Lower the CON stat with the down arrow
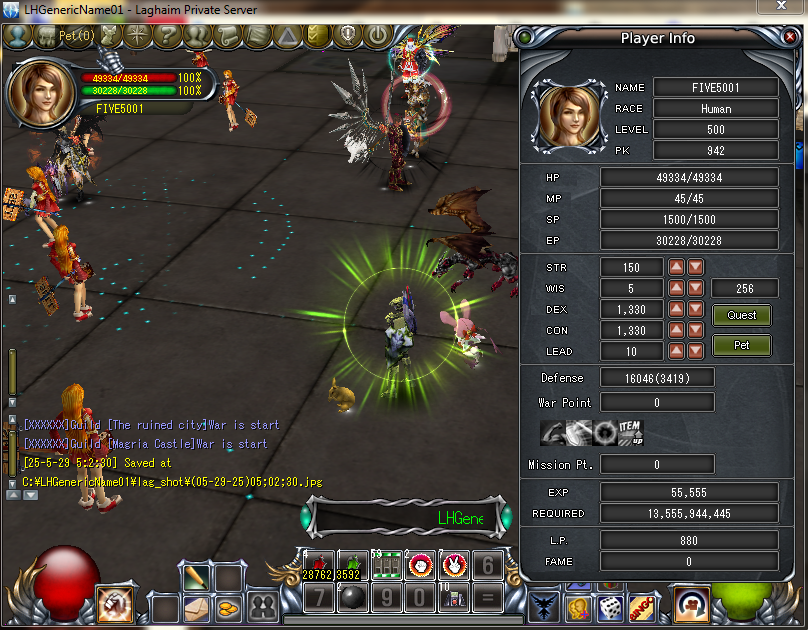The width and height of the screenshot is (808, 630). [x=695, y=330]
